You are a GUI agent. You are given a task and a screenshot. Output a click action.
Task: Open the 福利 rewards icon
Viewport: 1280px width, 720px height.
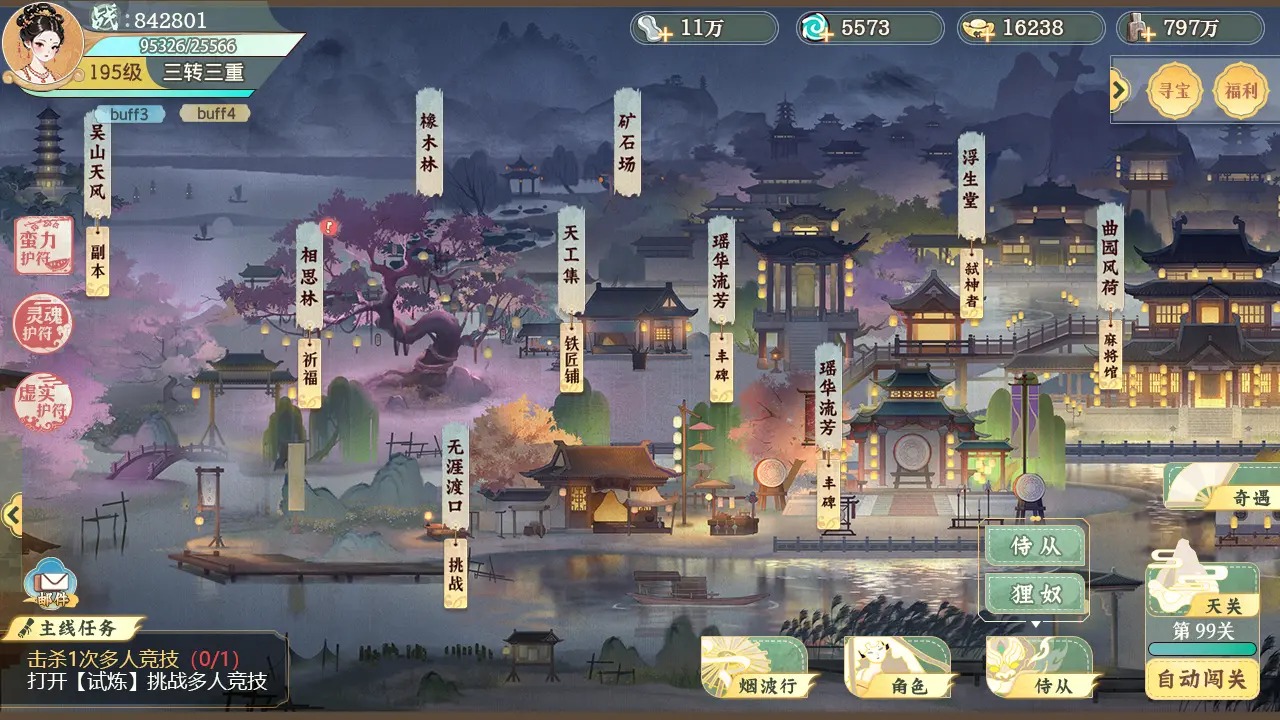coord(1240,90)
